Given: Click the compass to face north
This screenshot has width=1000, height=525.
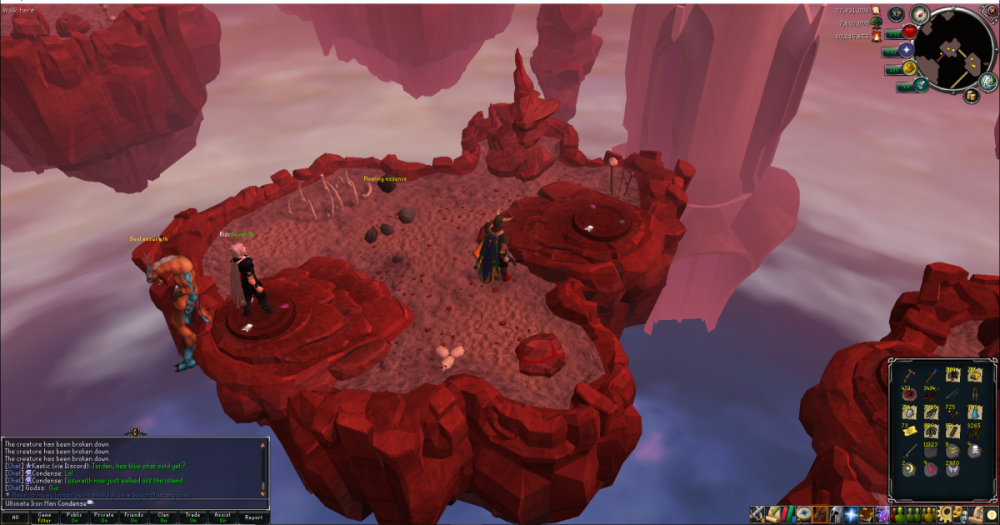Looking at the screenshot, I should coord(919,13).
